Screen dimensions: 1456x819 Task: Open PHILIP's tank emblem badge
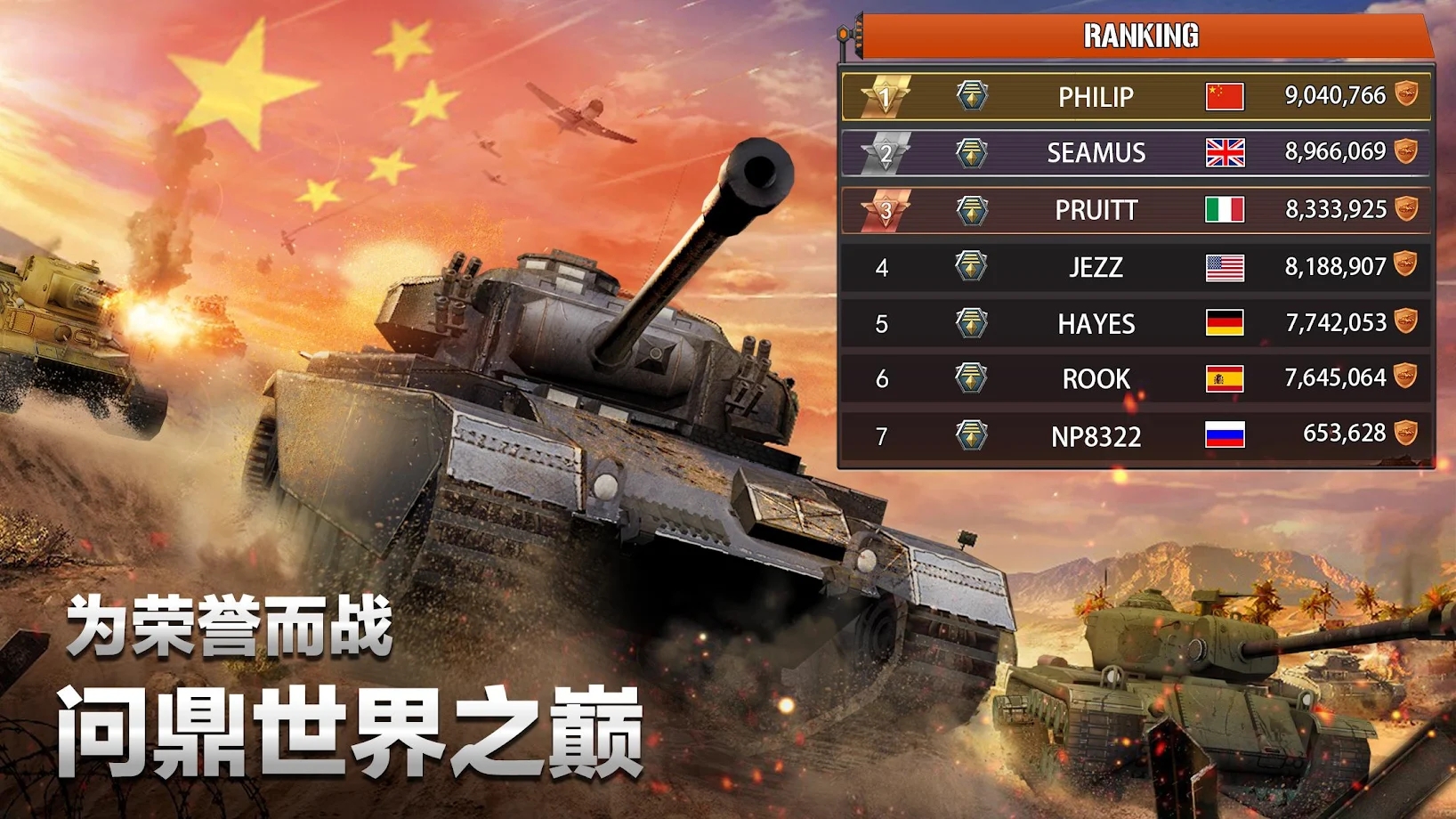(970, 96)
